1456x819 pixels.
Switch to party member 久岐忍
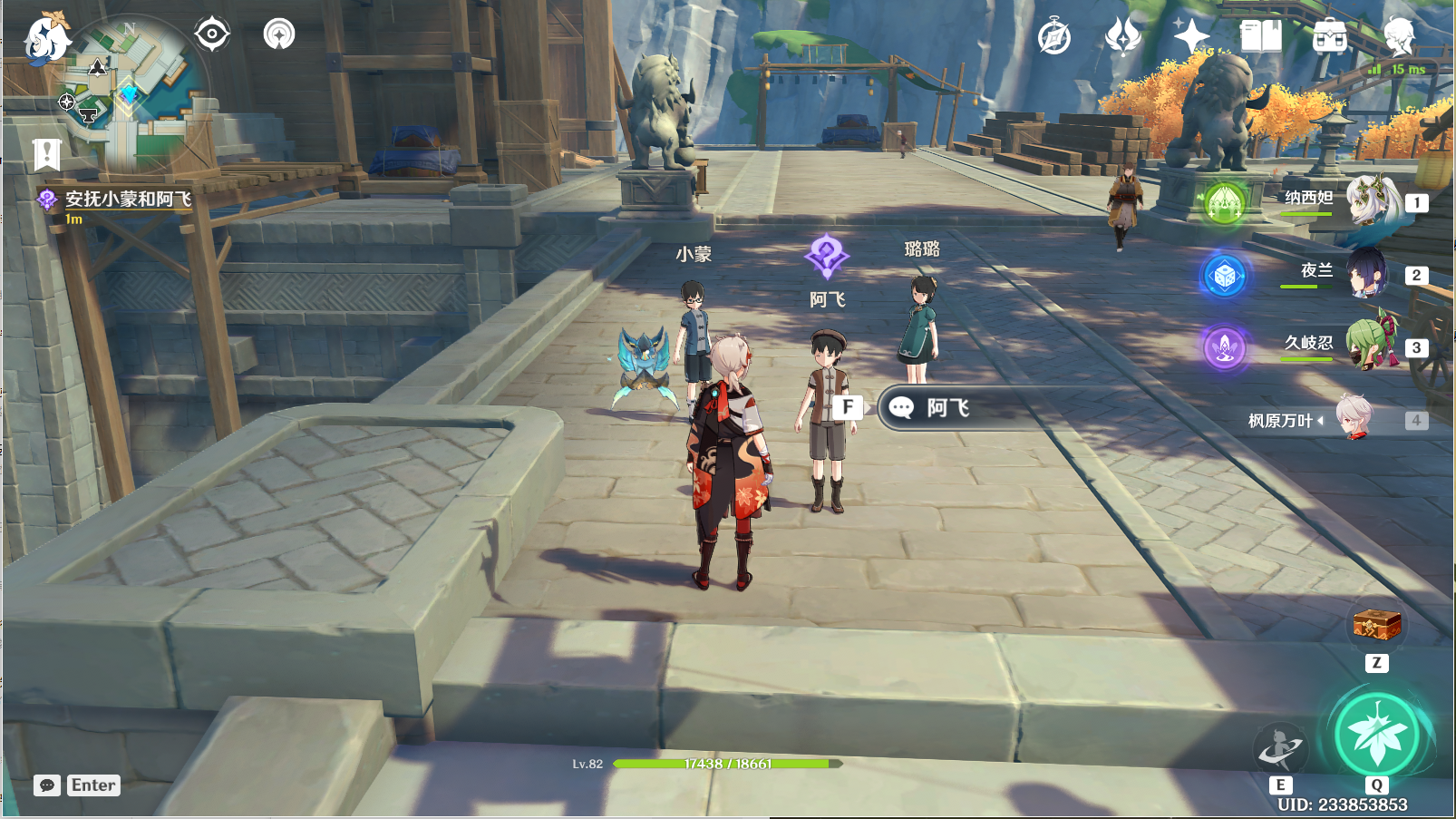pyautogui.click(x=1369, y=346)
